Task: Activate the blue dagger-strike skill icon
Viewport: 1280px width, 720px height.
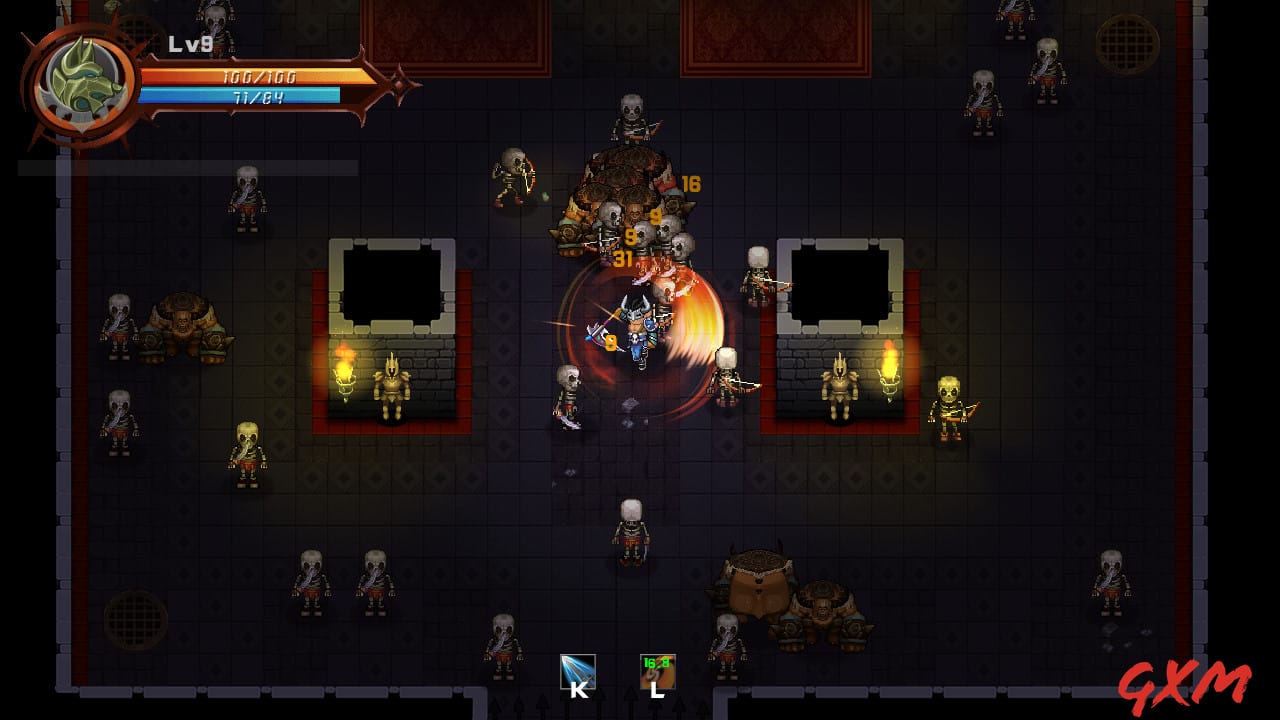Action: click(x=578, y=672)
